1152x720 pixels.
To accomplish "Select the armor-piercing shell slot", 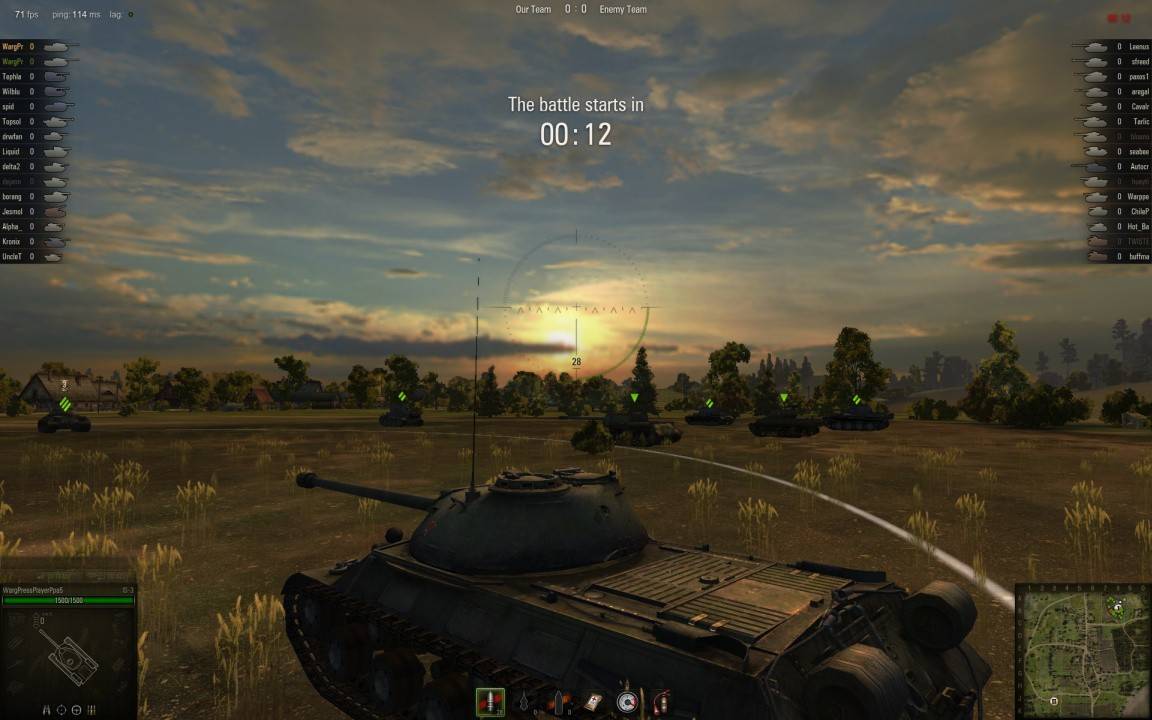I will [490, 702].
